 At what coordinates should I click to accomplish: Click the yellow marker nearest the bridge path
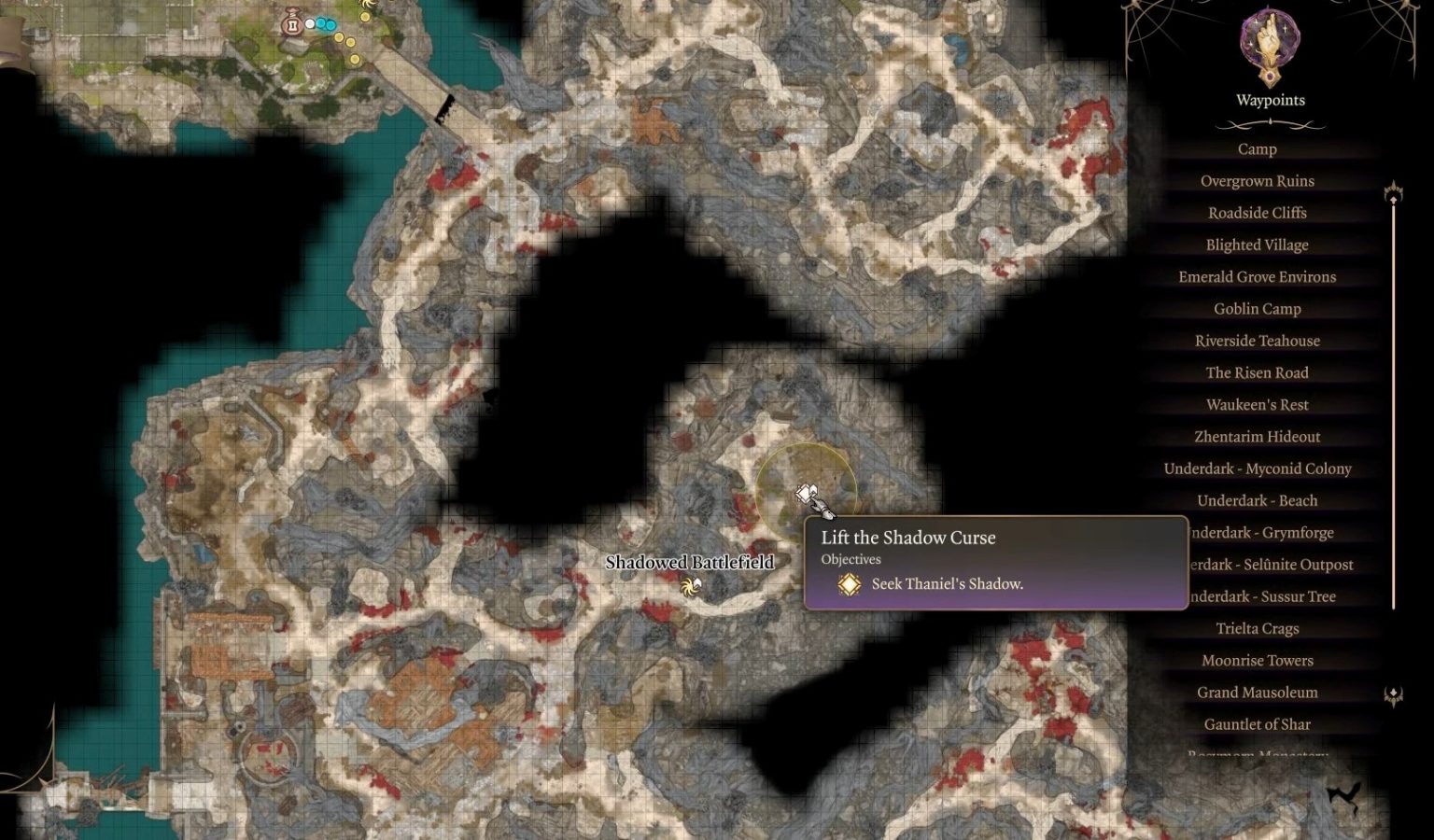(x=356, y=60)
